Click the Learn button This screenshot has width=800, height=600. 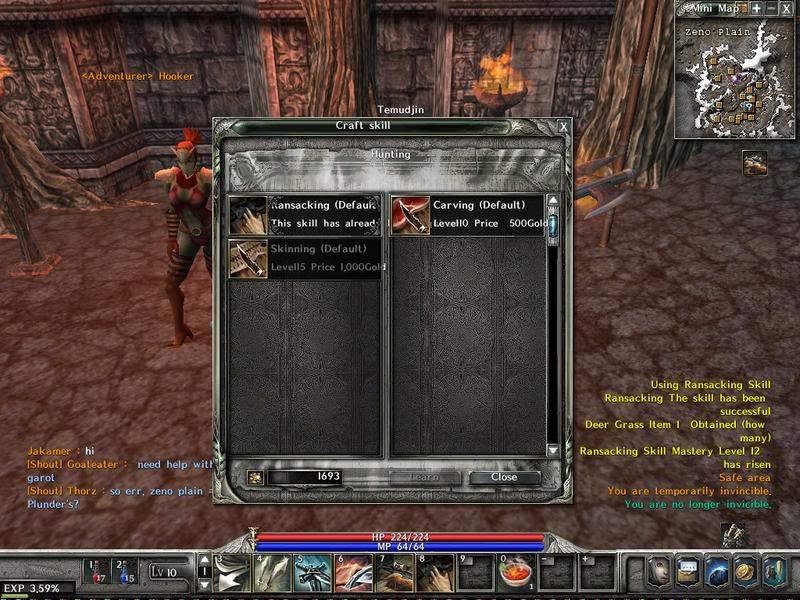click(x=424, y=477)
